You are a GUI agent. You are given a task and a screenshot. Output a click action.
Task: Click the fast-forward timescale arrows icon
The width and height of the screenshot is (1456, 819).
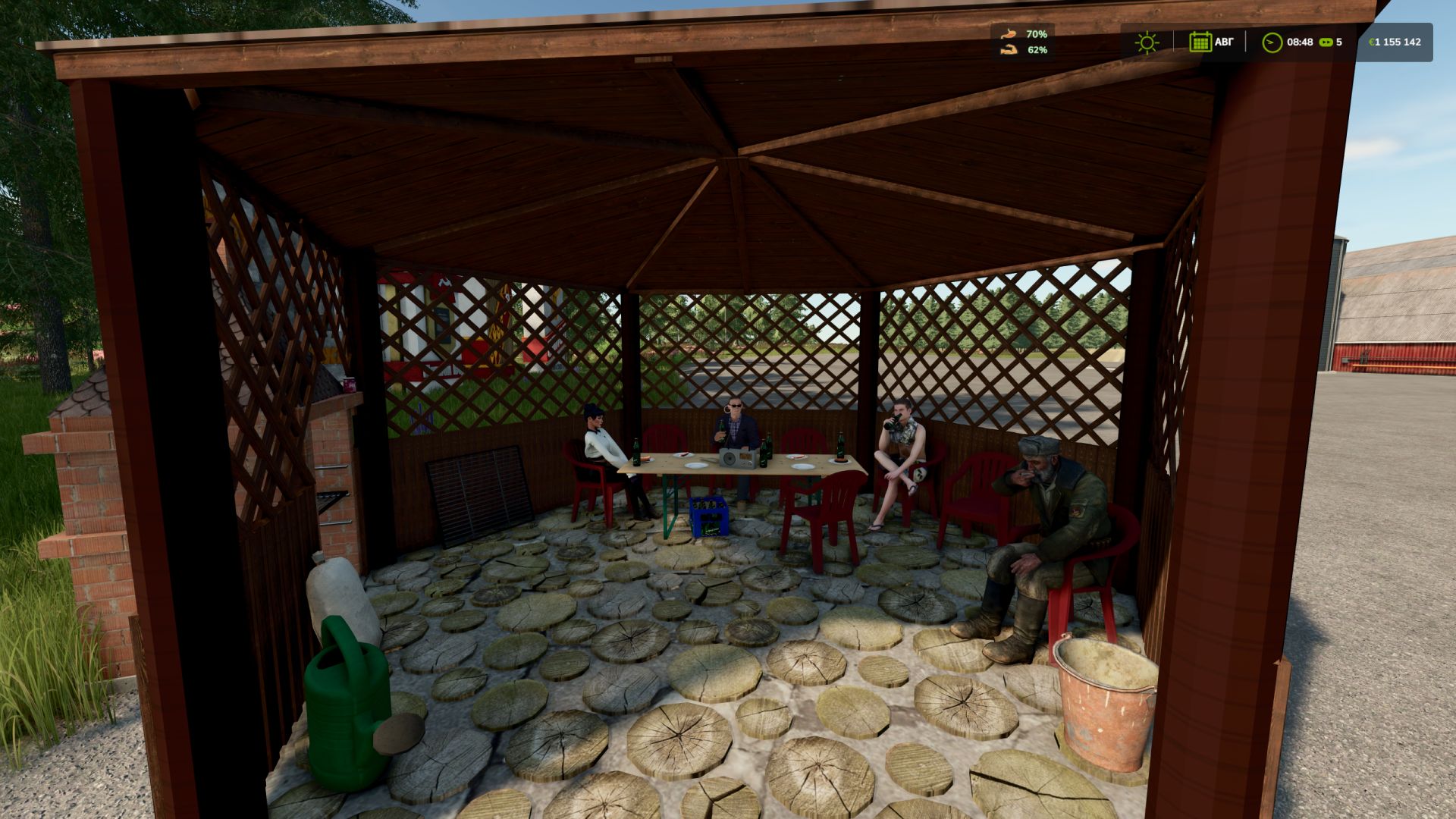(1326, 42)
